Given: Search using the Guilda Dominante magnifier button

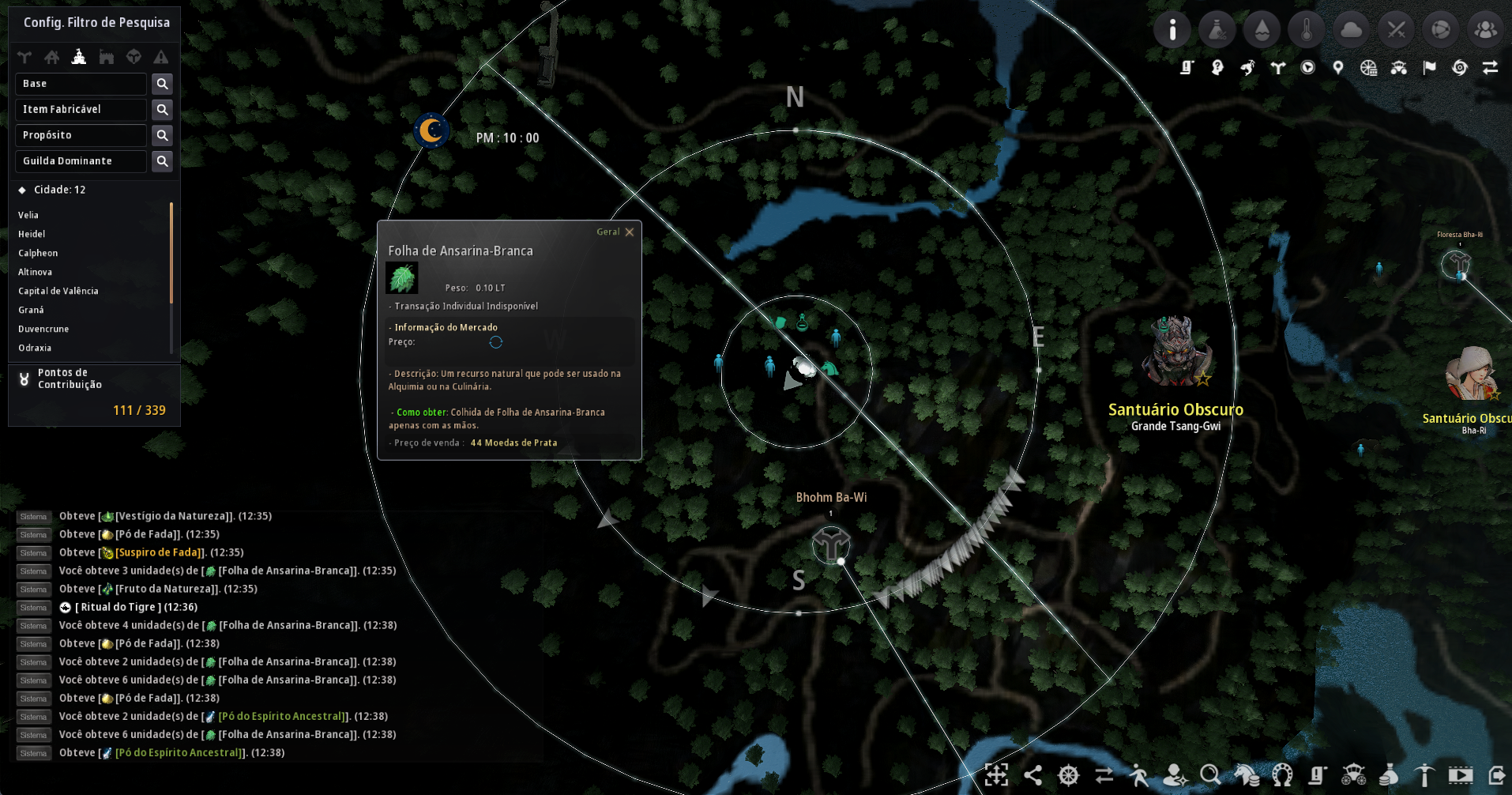Looking at the screenshot, I should coord(162,161).
